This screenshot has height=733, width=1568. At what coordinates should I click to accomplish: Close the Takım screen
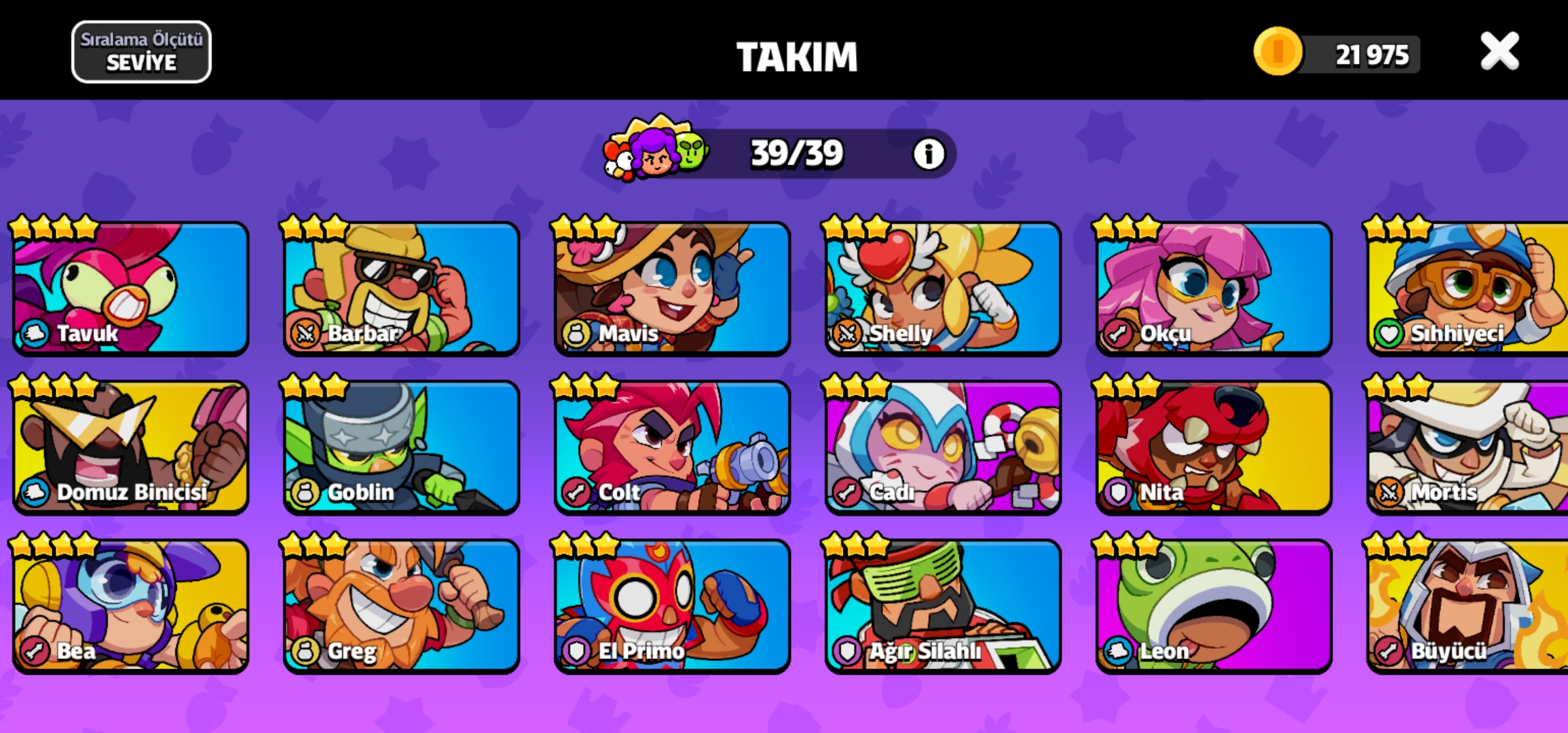point(1499,52)
